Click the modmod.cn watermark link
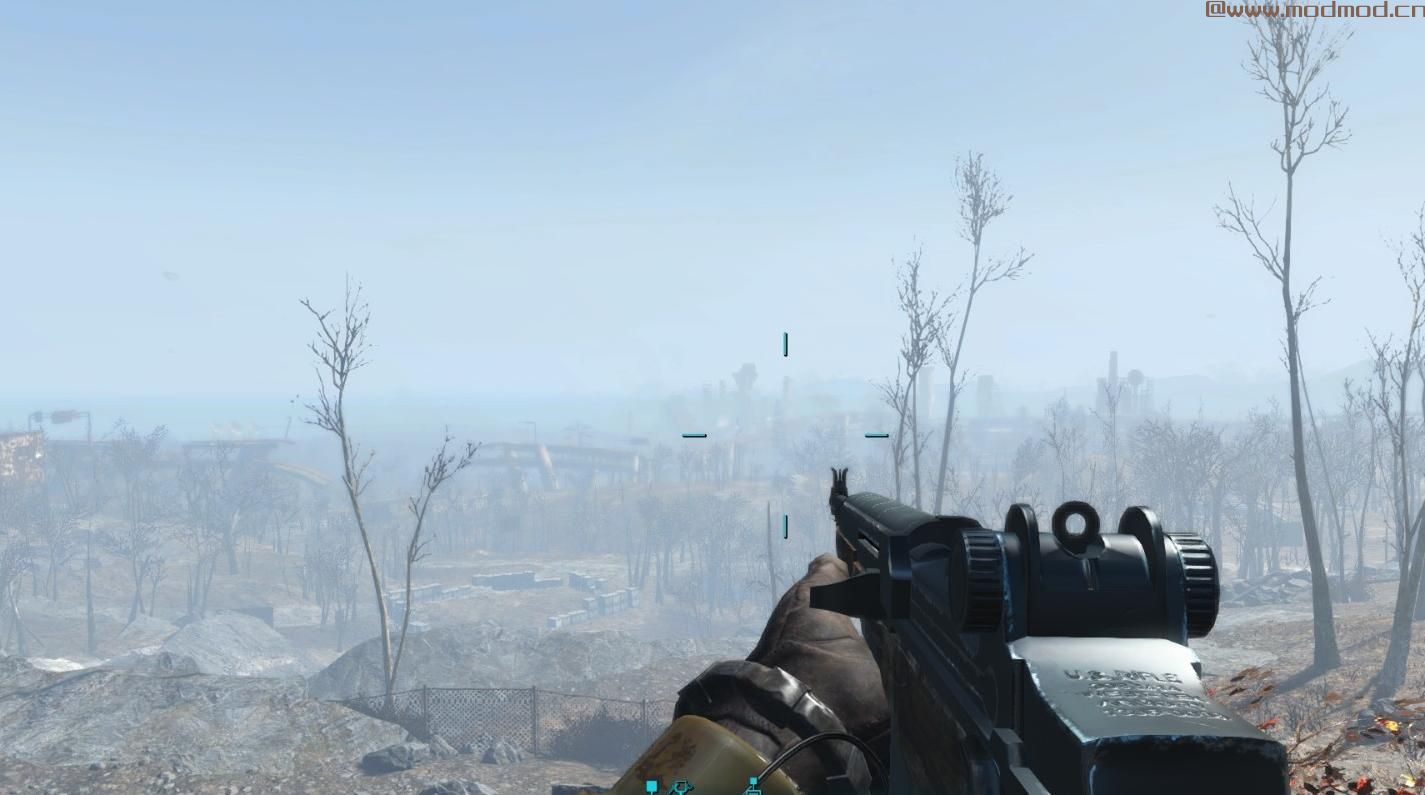The height and width of the screenshot is (795, 1425). tap(1313, 10)
